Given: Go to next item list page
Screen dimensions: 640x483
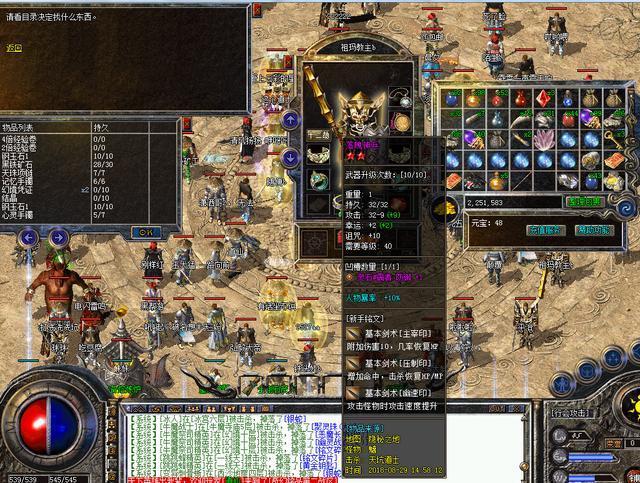Looking at the screenshot, I should point(58,238).
